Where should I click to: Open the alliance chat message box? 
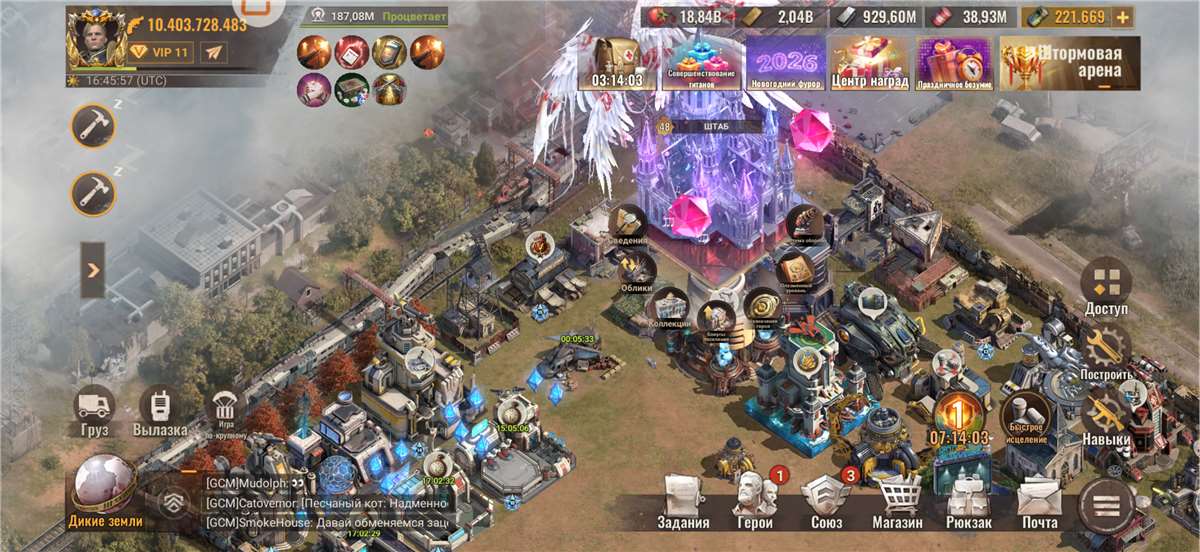325,502
